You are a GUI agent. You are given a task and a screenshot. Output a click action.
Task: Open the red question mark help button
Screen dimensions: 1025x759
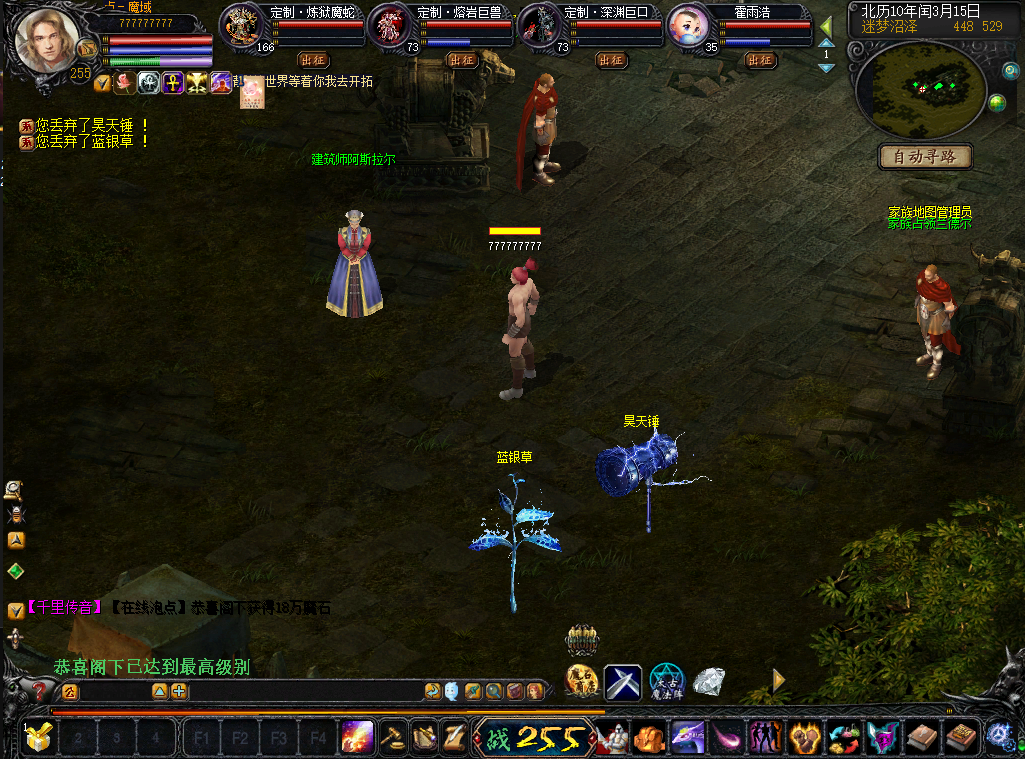(x=39, y=690)
